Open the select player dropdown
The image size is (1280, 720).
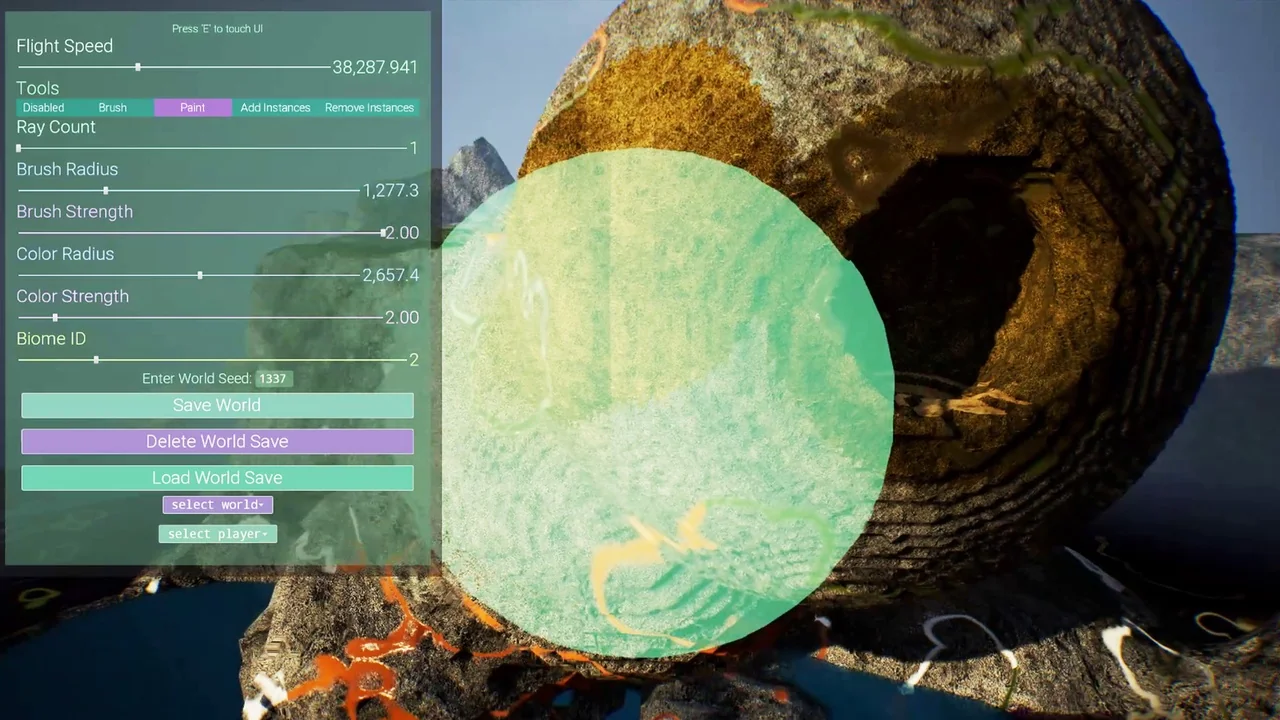coord(218,534)
